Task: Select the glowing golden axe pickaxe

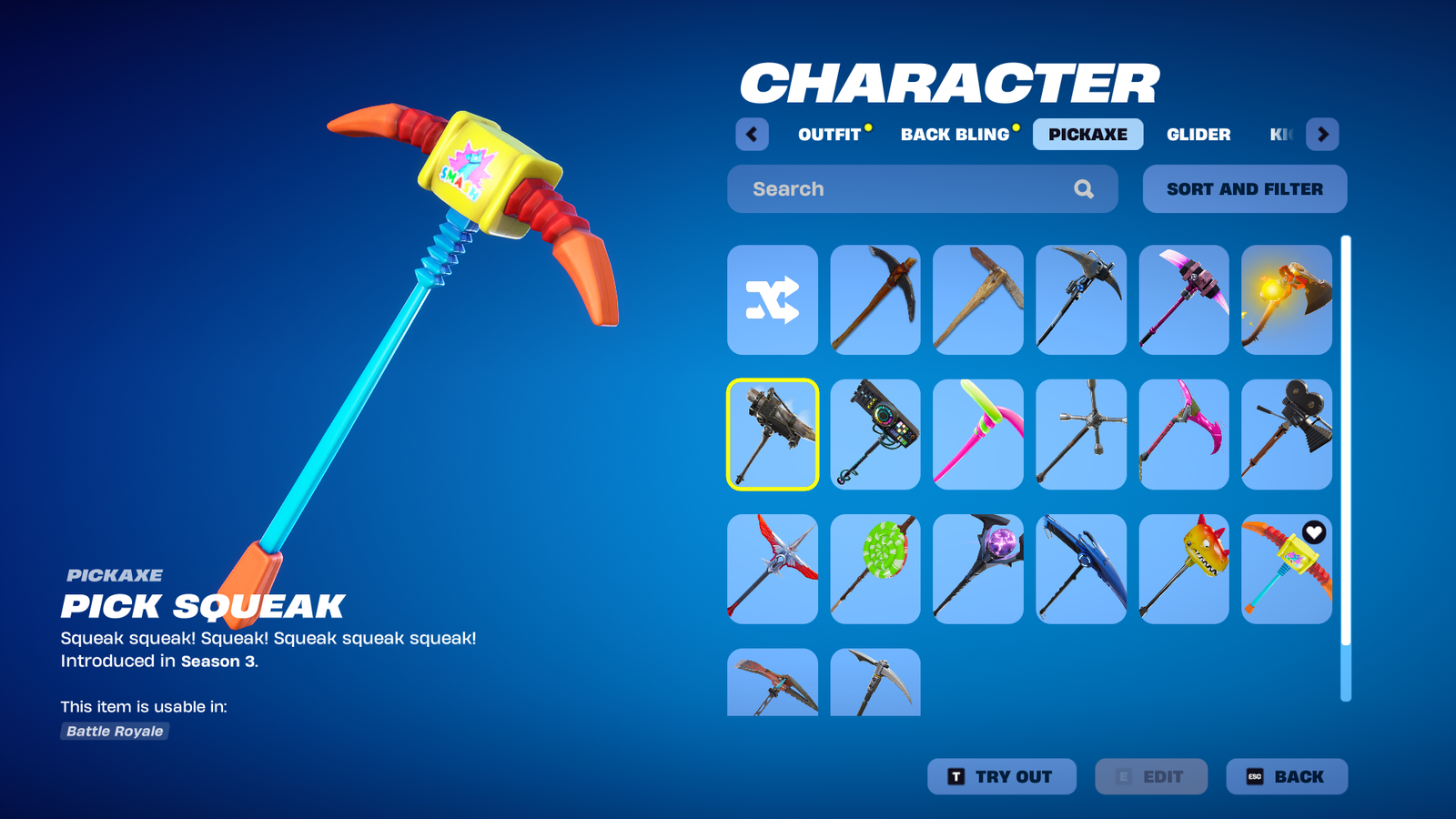Action: coord(1286,299)
